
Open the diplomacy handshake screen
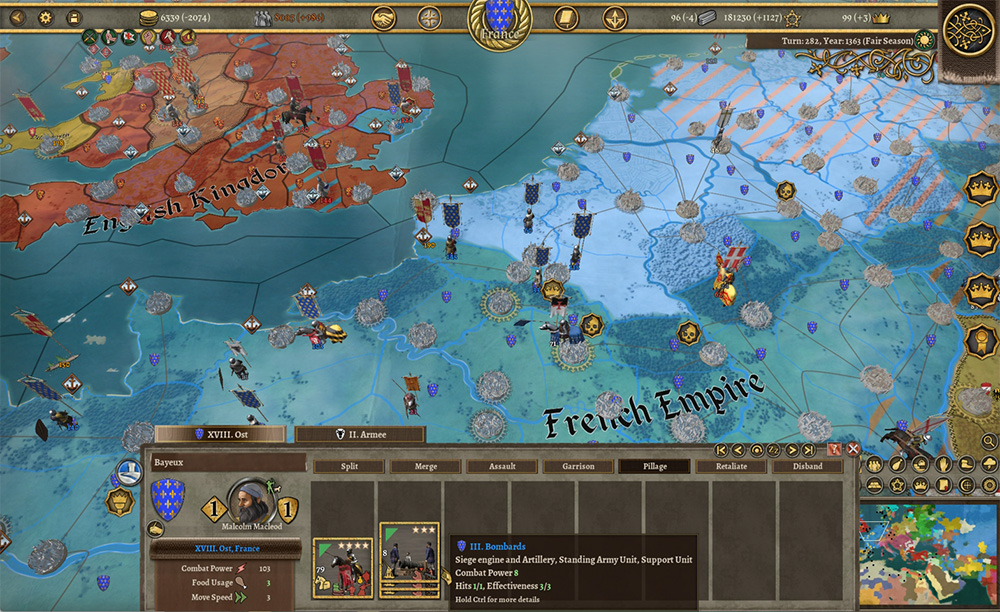(384, 17)
